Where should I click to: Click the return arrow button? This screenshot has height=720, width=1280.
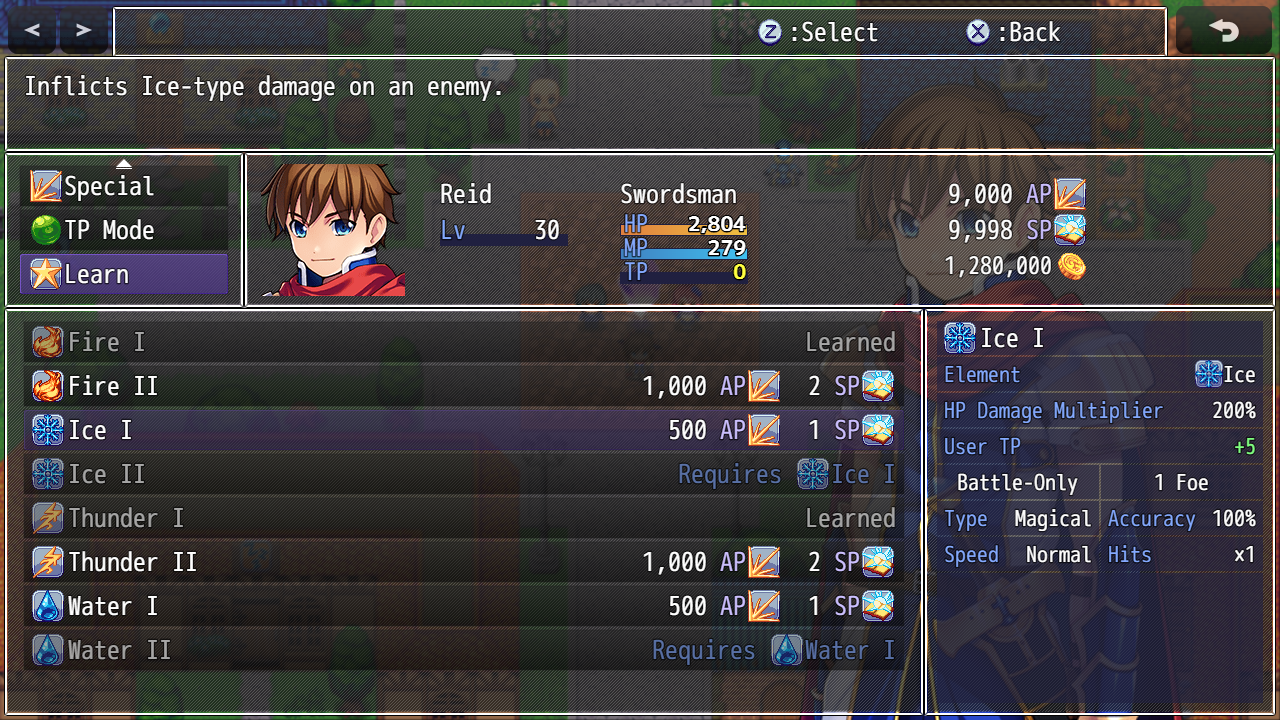click(x=1224, y=31)
